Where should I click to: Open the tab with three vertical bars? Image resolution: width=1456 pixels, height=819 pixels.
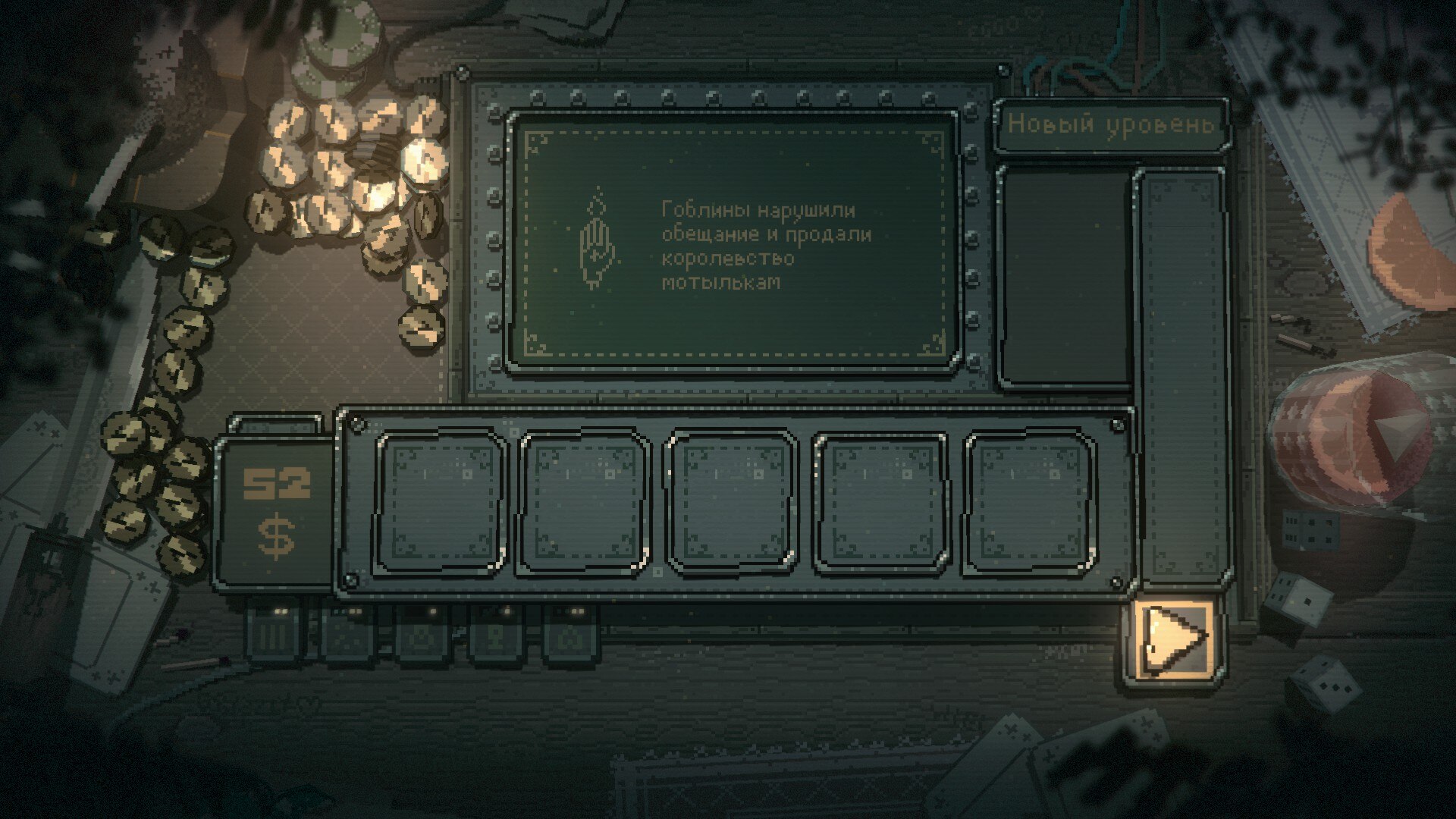point(276,634)
